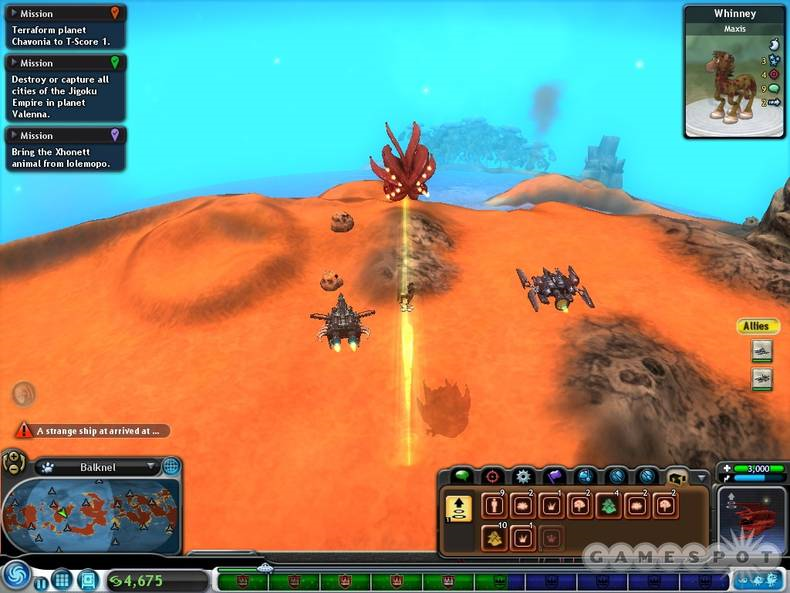
Task: Select the first allied ship icon
Action: [762, 350]
